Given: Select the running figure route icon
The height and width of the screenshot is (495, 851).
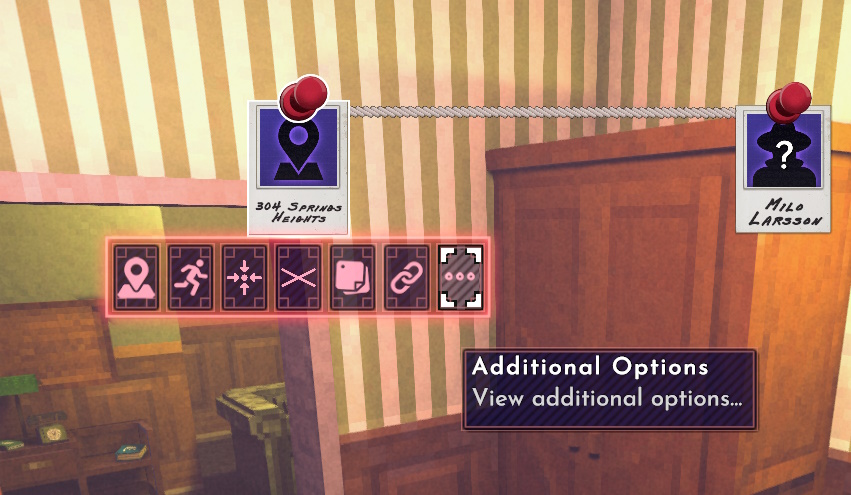Looking at the screenshot, I should [190, 277].
